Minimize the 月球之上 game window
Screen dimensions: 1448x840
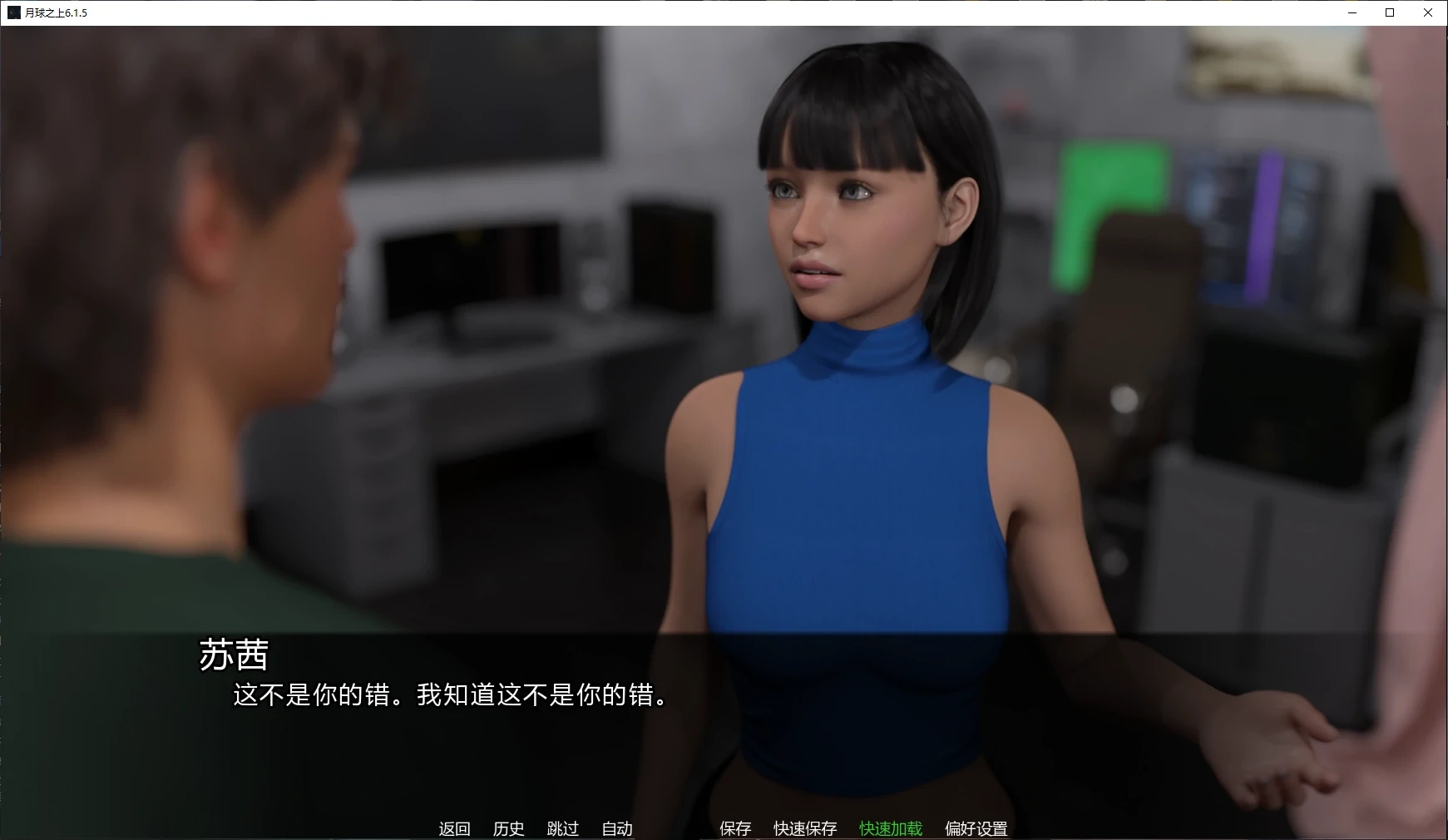point(1351,12)
